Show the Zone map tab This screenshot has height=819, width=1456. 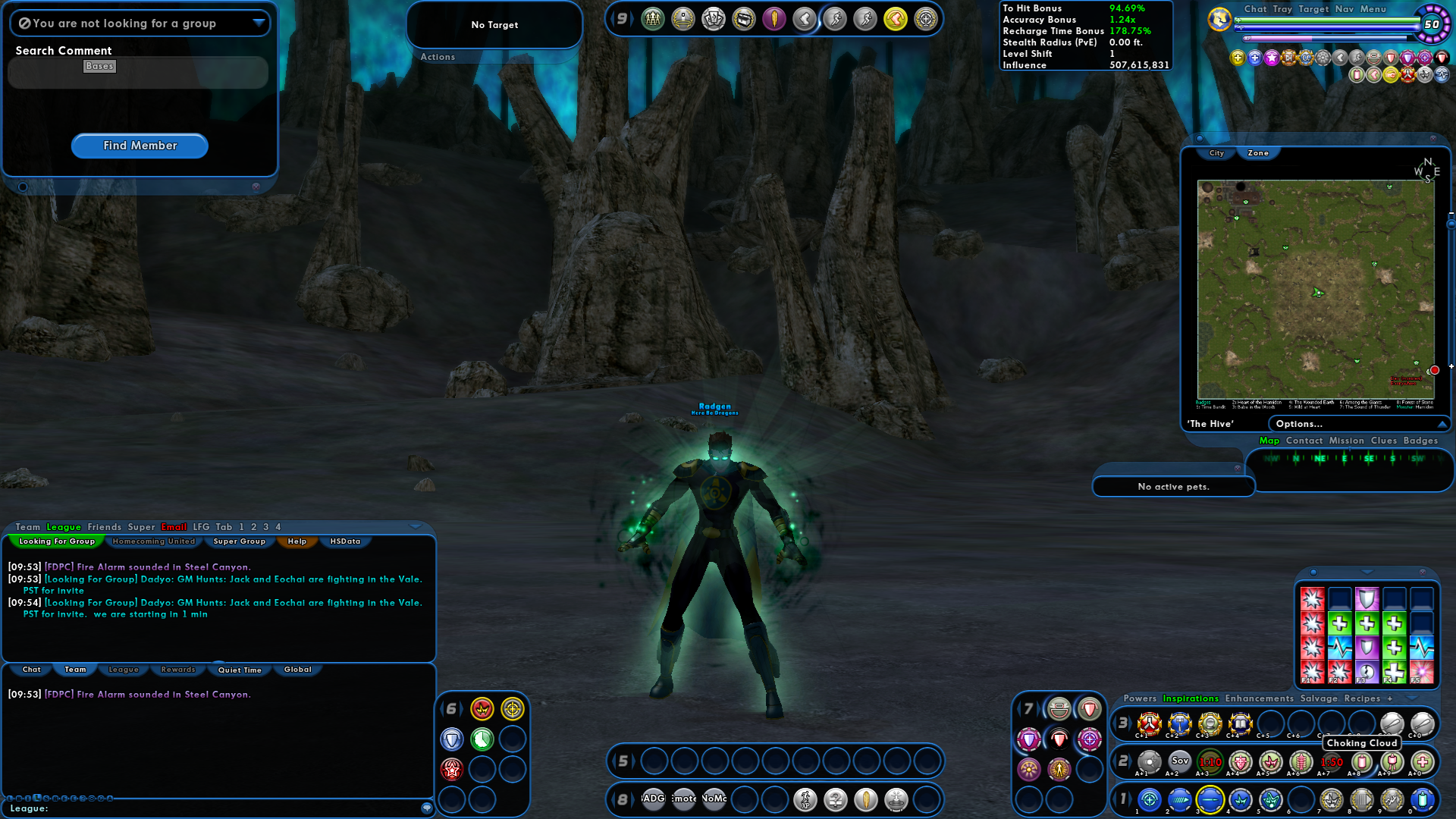[x=1258, y=153]
